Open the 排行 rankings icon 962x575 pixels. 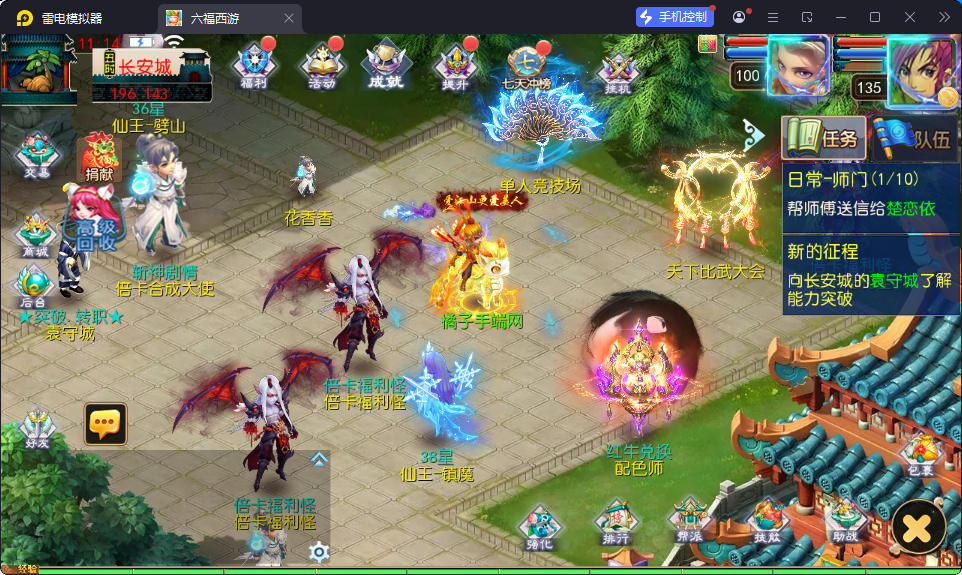616,522
